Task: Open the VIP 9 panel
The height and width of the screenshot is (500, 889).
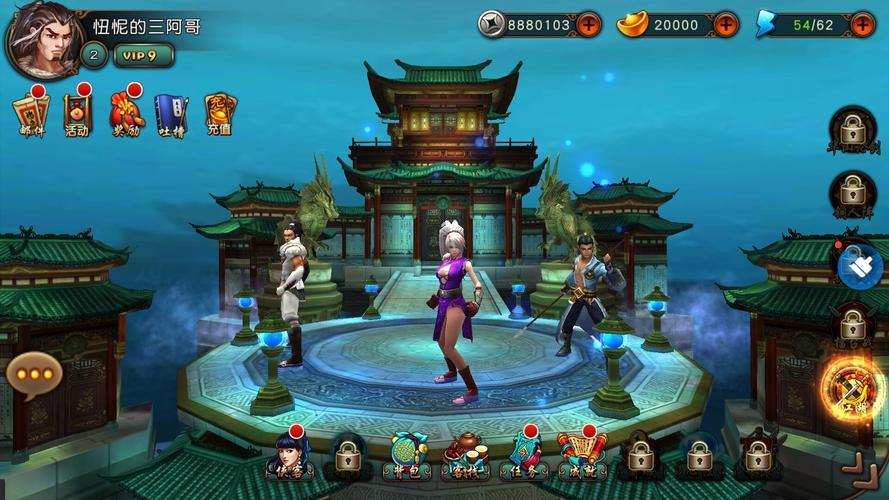Action: click(x=144, y=55)
